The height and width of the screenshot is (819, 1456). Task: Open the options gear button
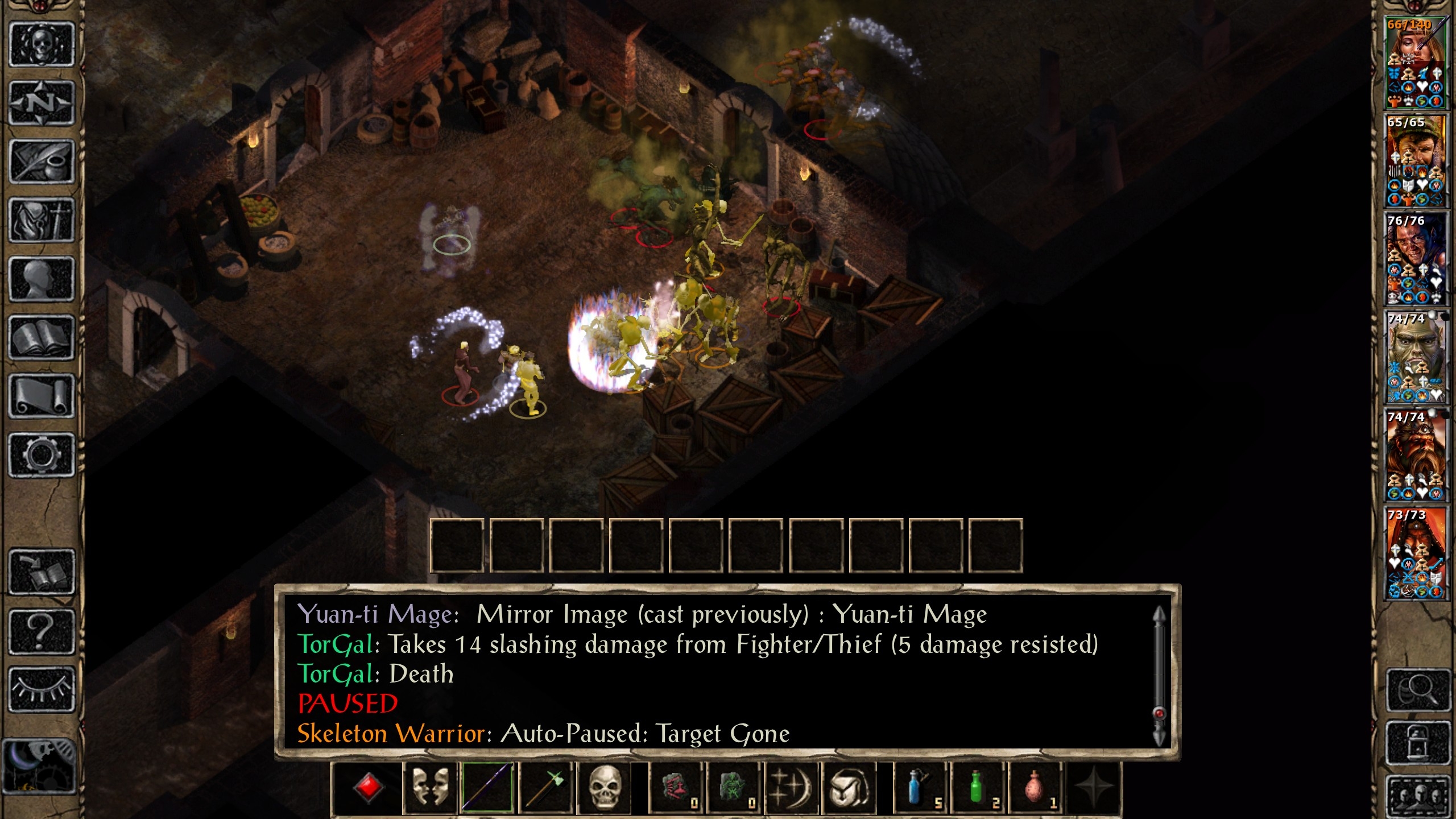coord(42,455)
